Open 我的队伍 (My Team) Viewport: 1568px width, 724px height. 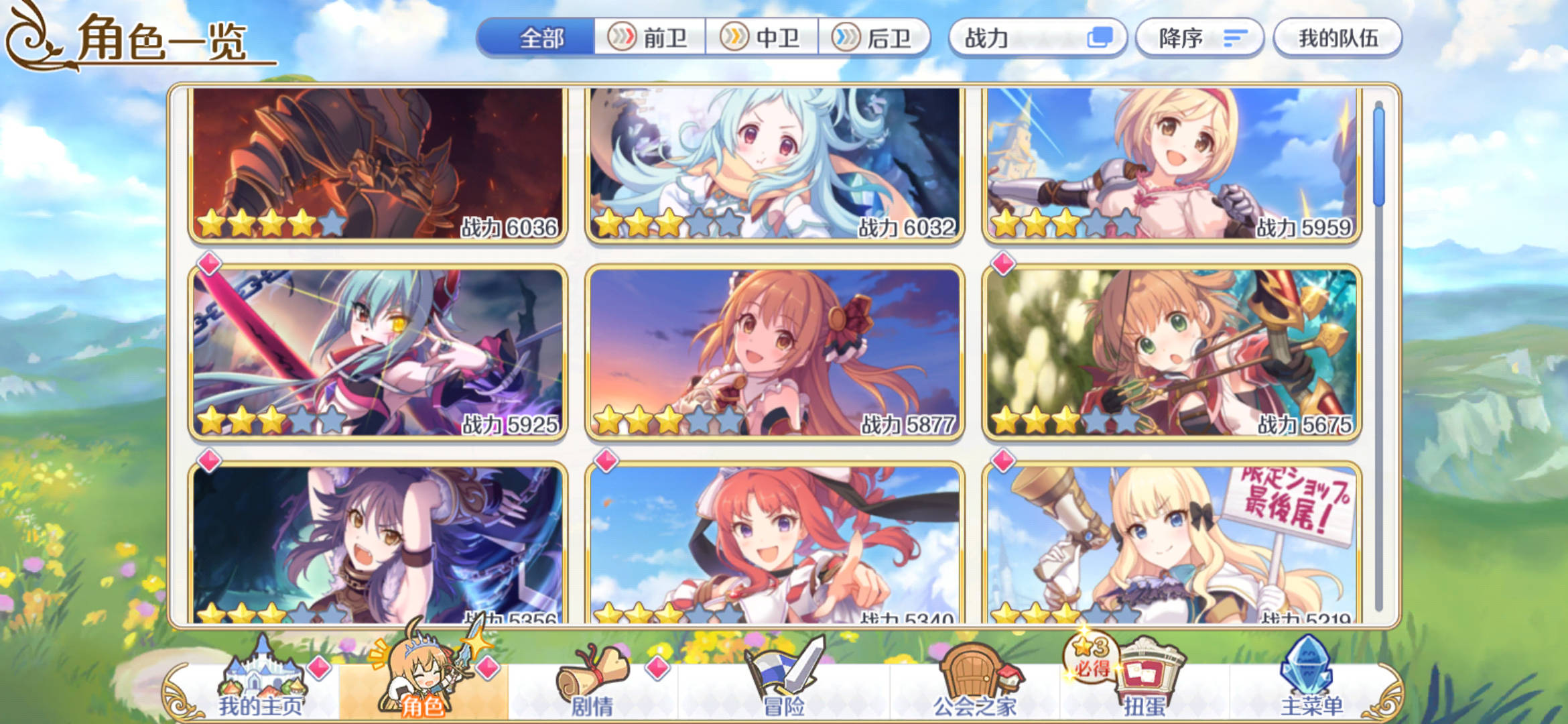click(1337, 38)
